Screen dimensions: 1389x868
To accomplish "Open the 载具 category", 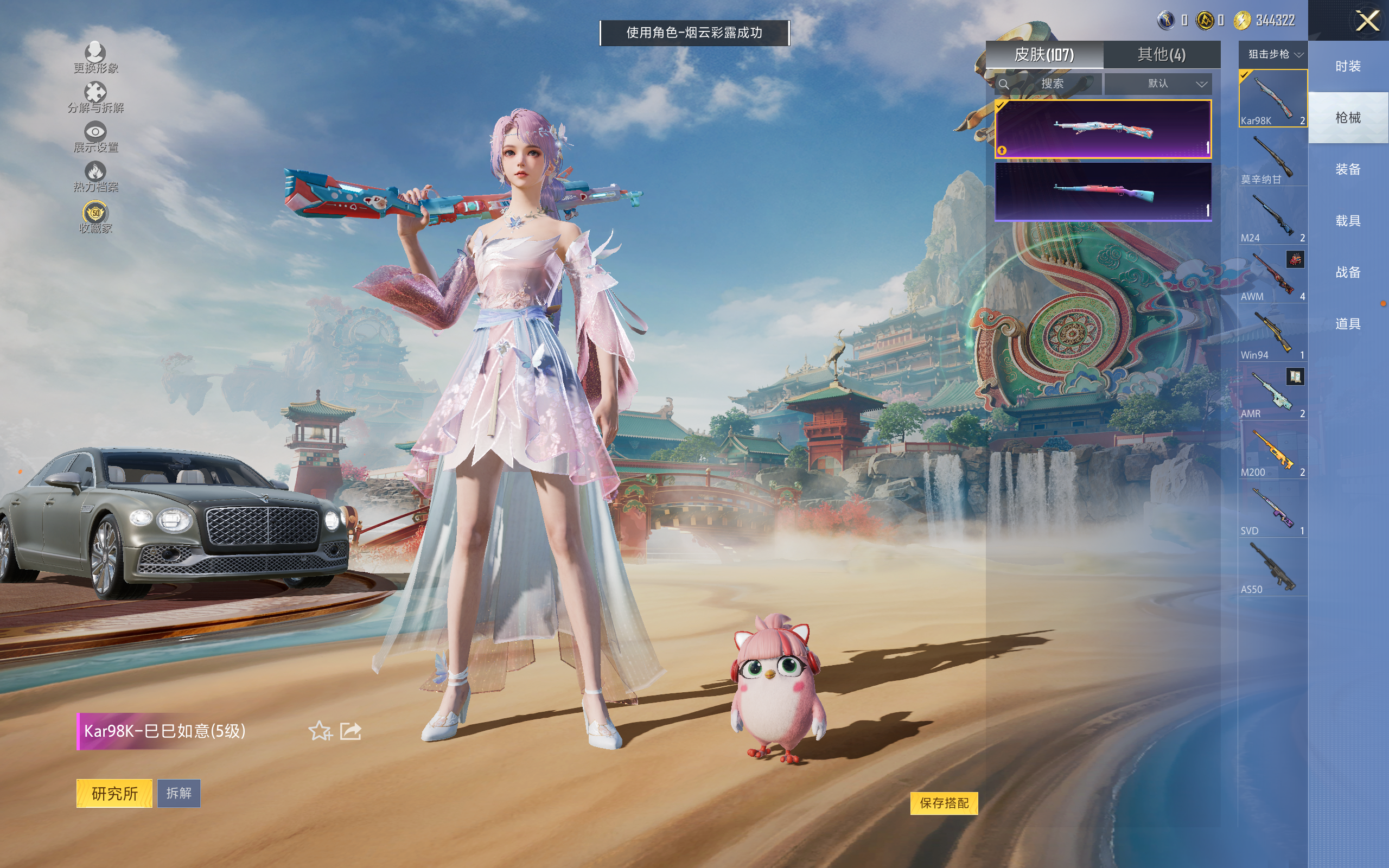I will (x=1348, y=221).
